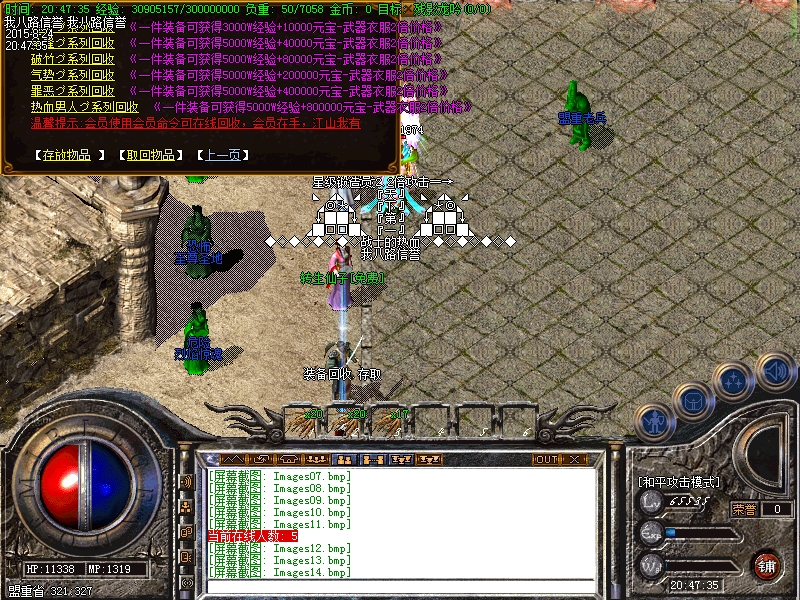Click the chat text input box
The image size is (800, 600).
pos(400,587)
